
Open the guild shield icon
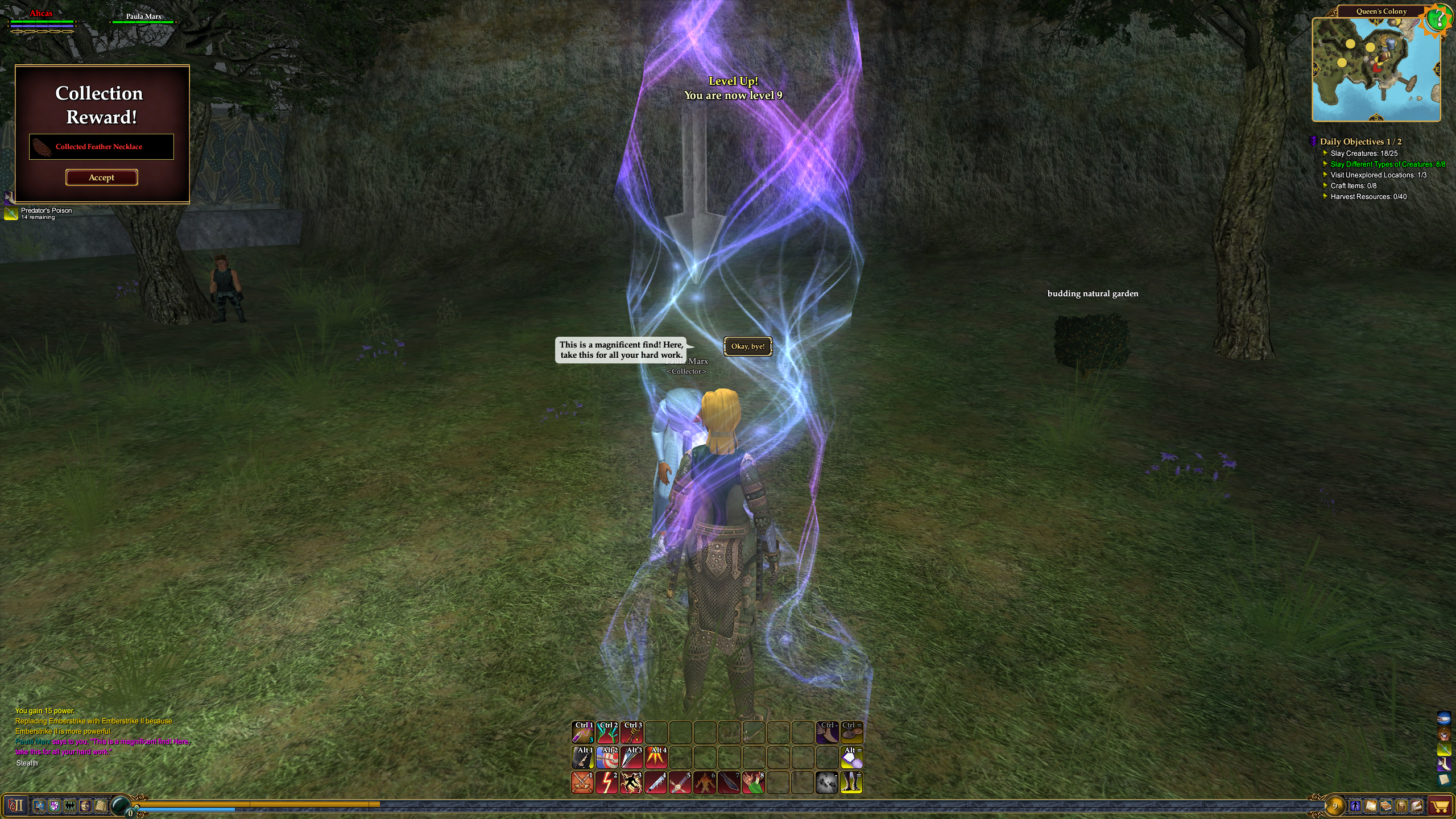coord(55,806)
